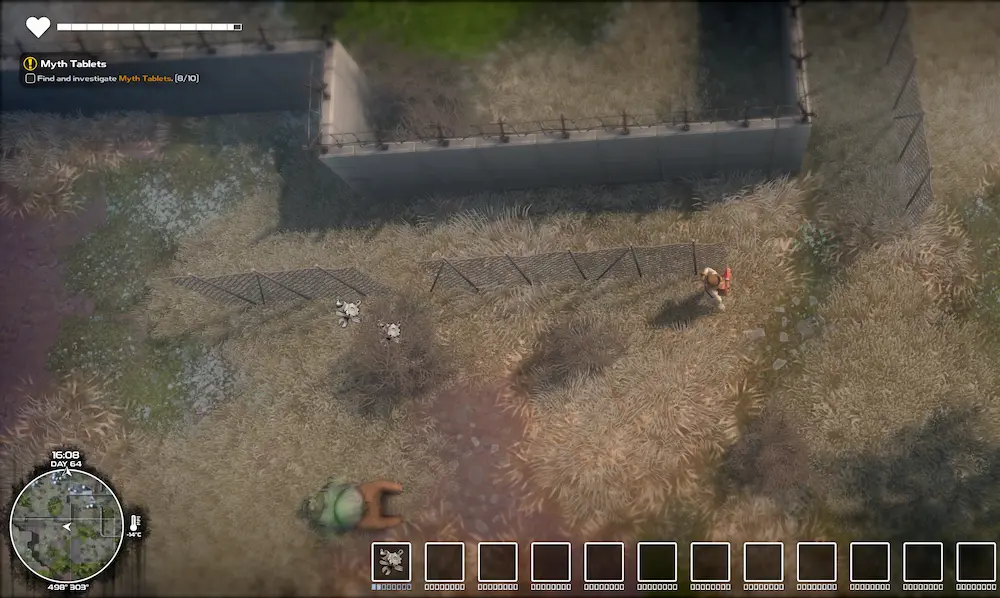Tick the Find and investigate Myth Tablets checkbox
Viewport: 1000px width, 598px height.
30,78
